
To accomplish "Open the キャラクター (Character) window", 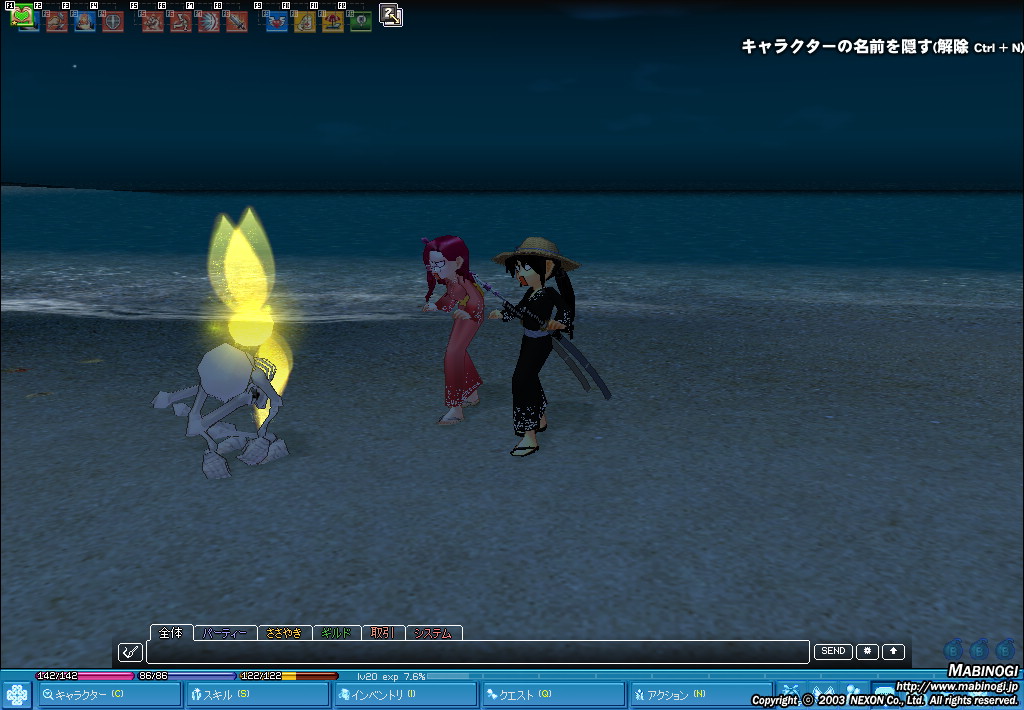I will click(x=109, y=694).
